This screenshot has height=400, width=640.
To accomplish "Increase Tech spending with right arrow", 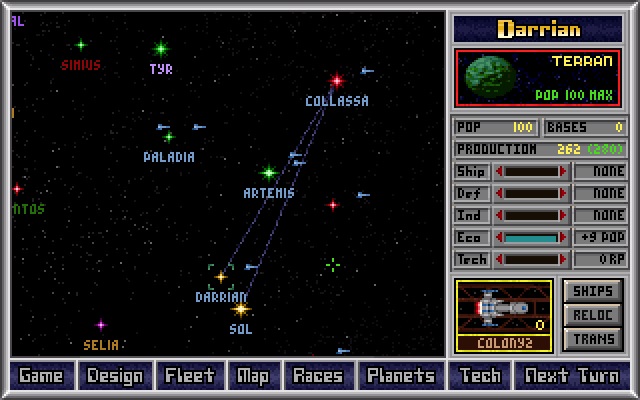I will tap(565, 260).
